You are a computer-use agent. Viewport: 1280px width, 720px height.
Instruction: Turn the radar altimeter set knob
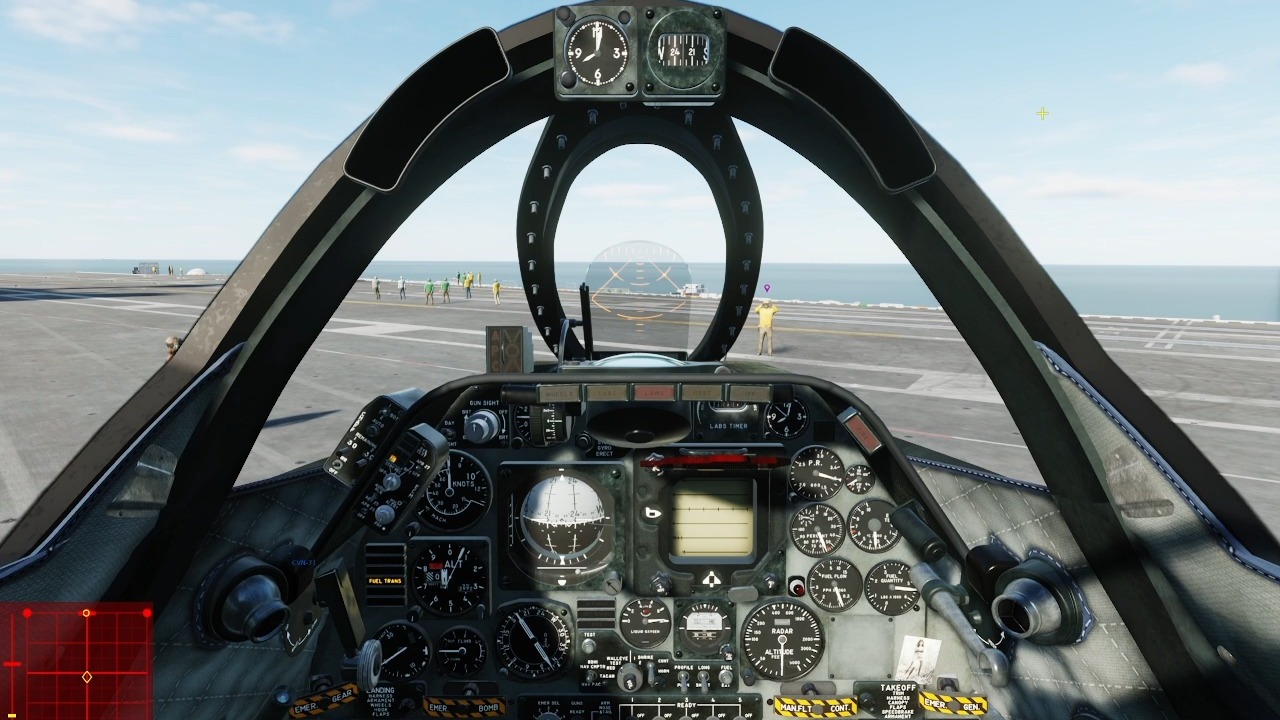(x=747, y=676)
